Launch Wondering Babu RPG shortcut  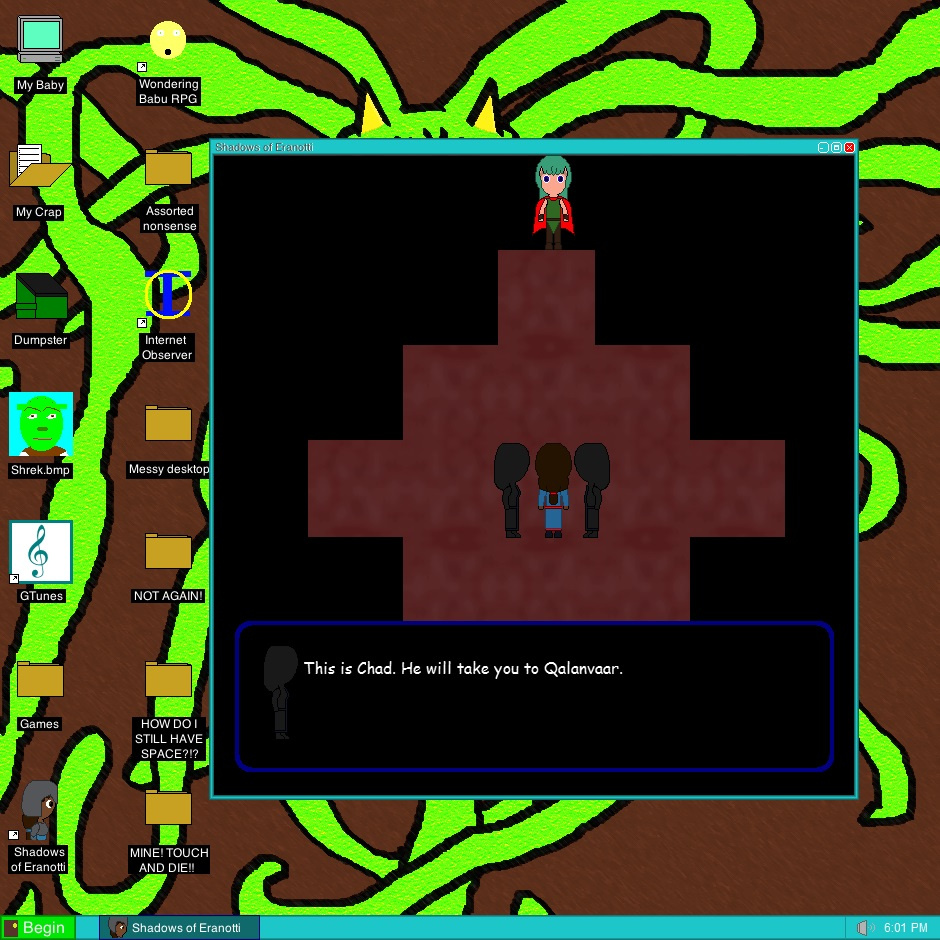(168, 42)
